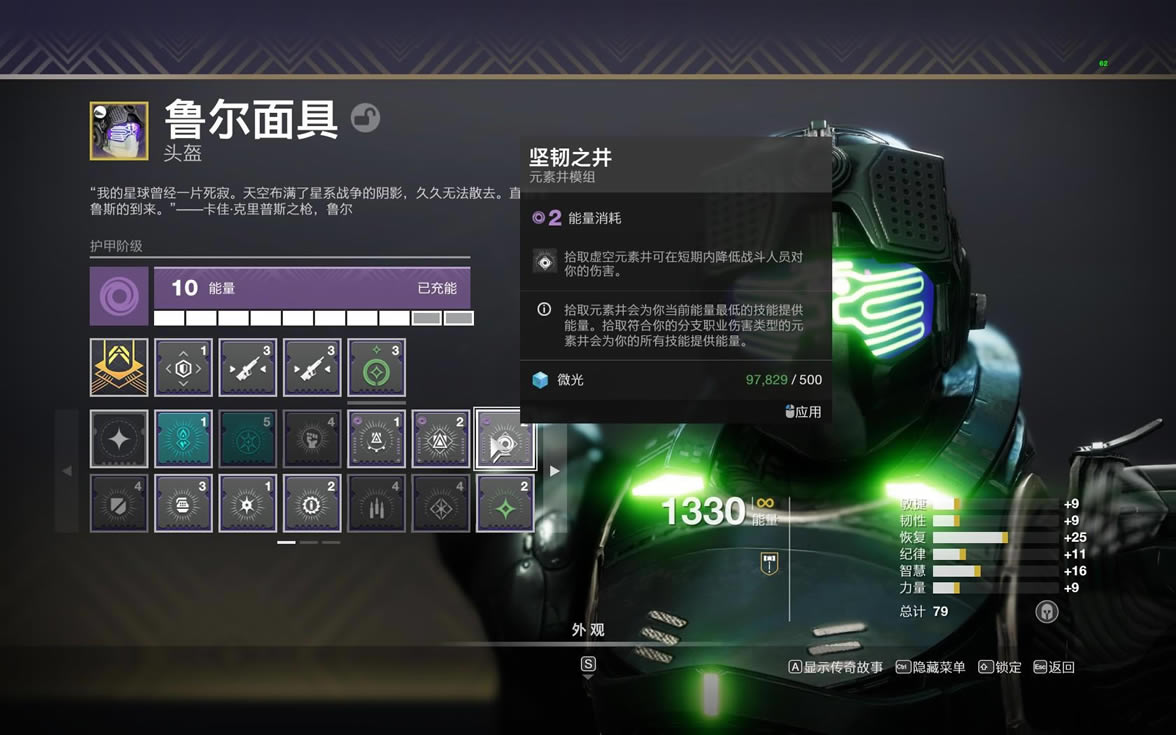Viewport: 1176px width, 735px height.
Task: Select the split shield mod costing 4
Action: pos(119,503)
